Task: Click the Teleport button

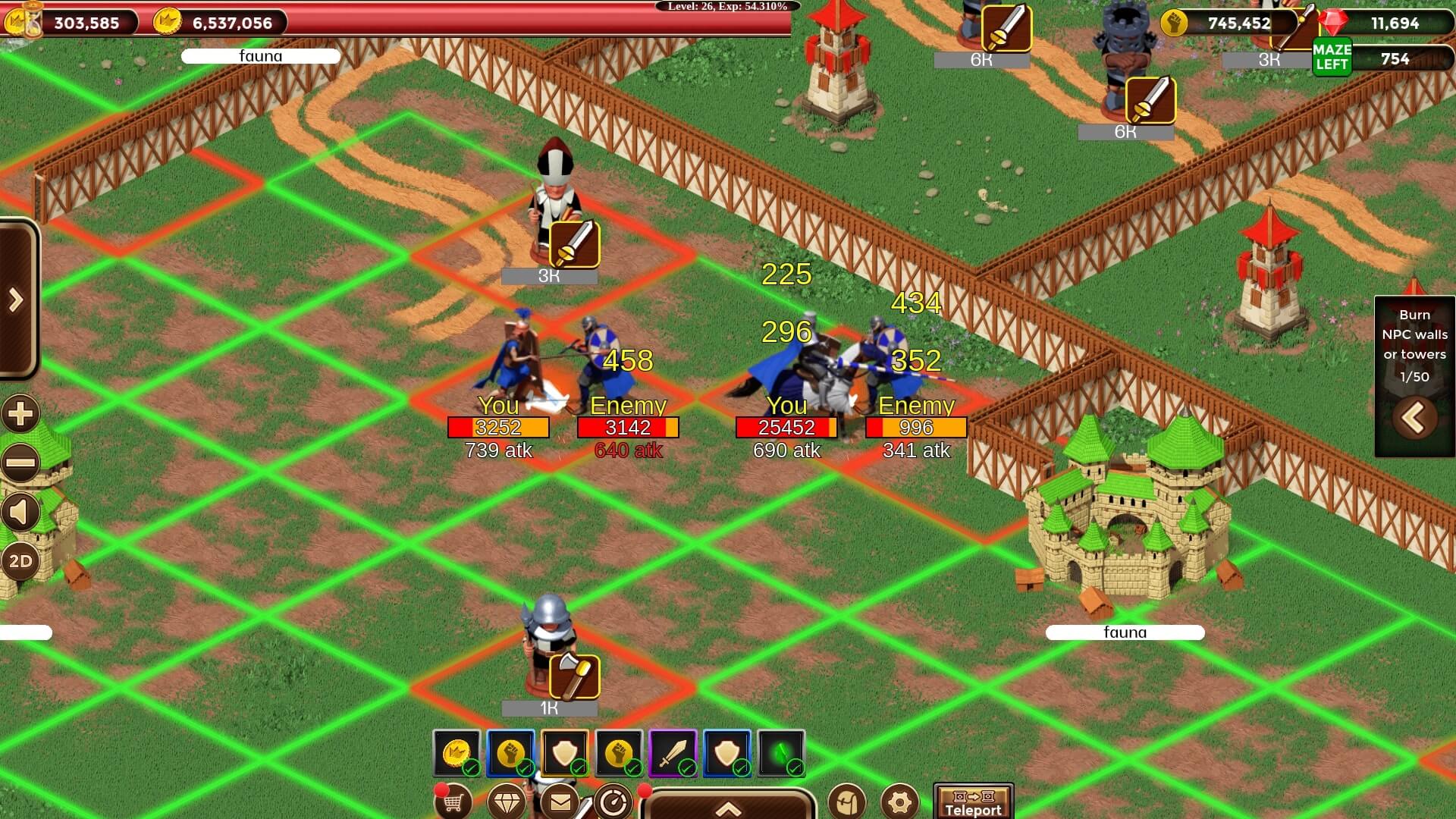Action: point(973,802)
